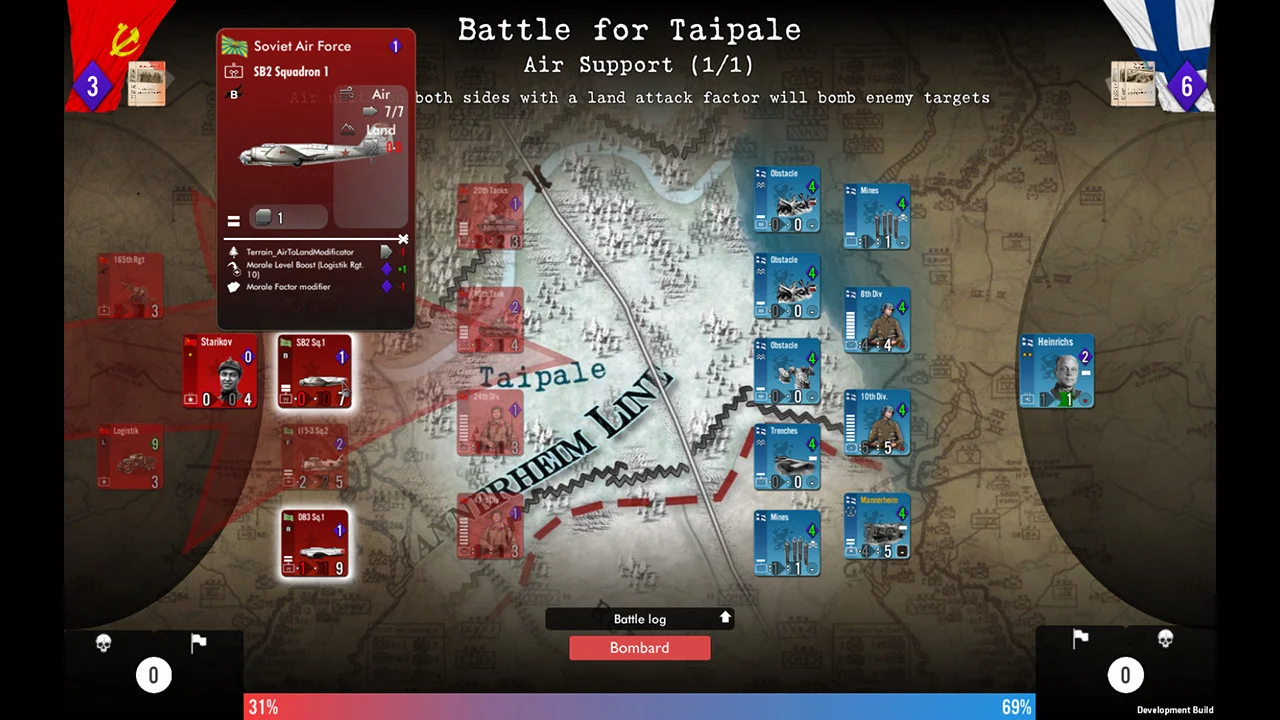This screenshot has width=1280, height=720.
Task: Close the Soviet Air Force unit card
Action: point(402,240)
